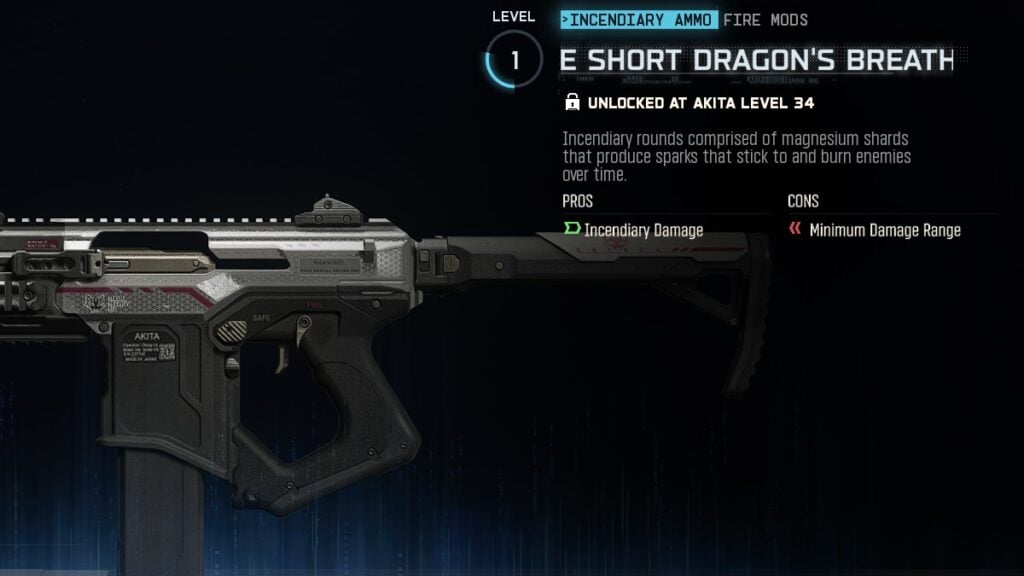The height and width of the screenshot is (576, 1024).
Task: Select the Incendiary Ammo category
Action: coord(639,20)
